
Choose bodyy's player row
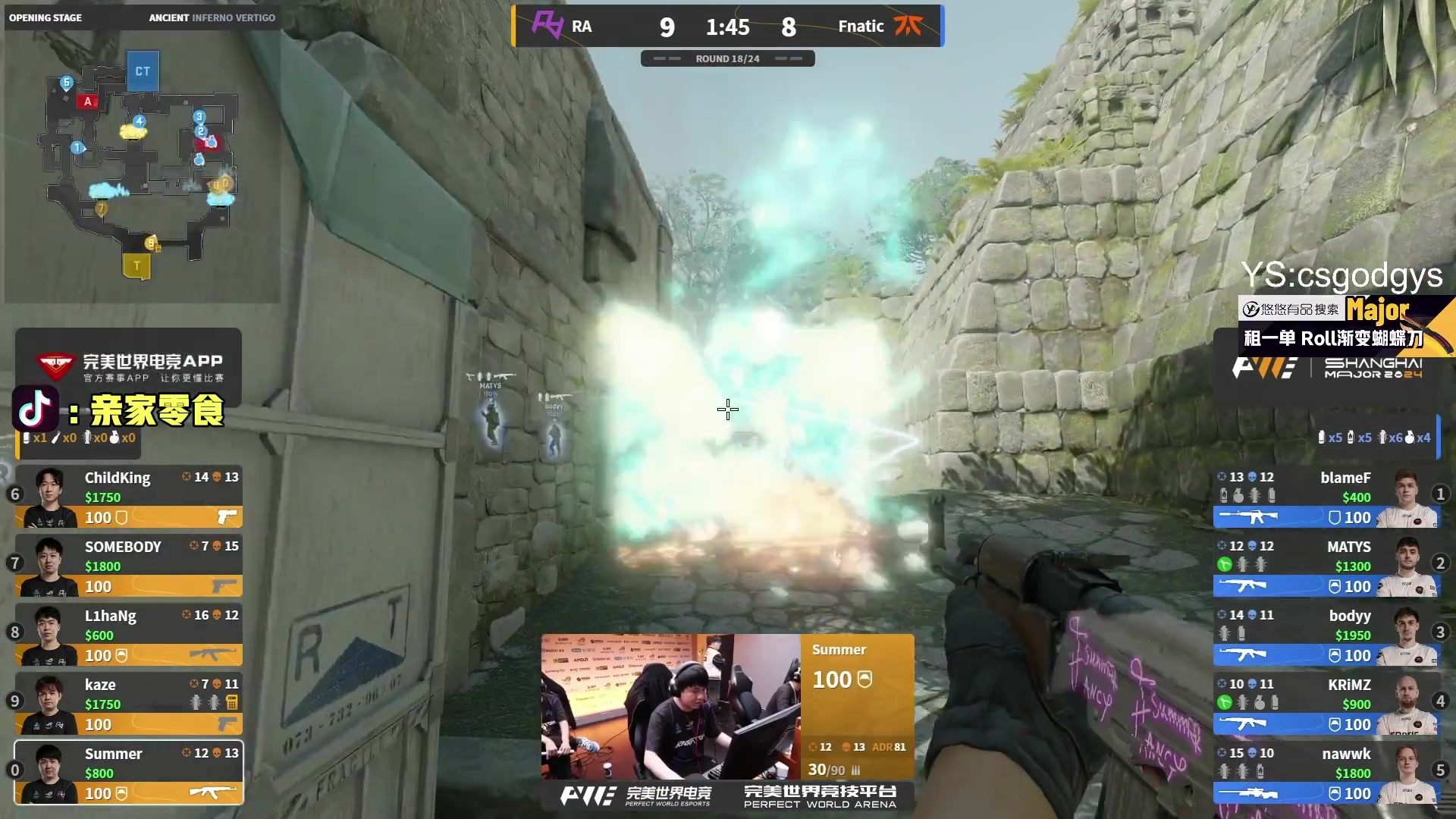coord(1327,635)
